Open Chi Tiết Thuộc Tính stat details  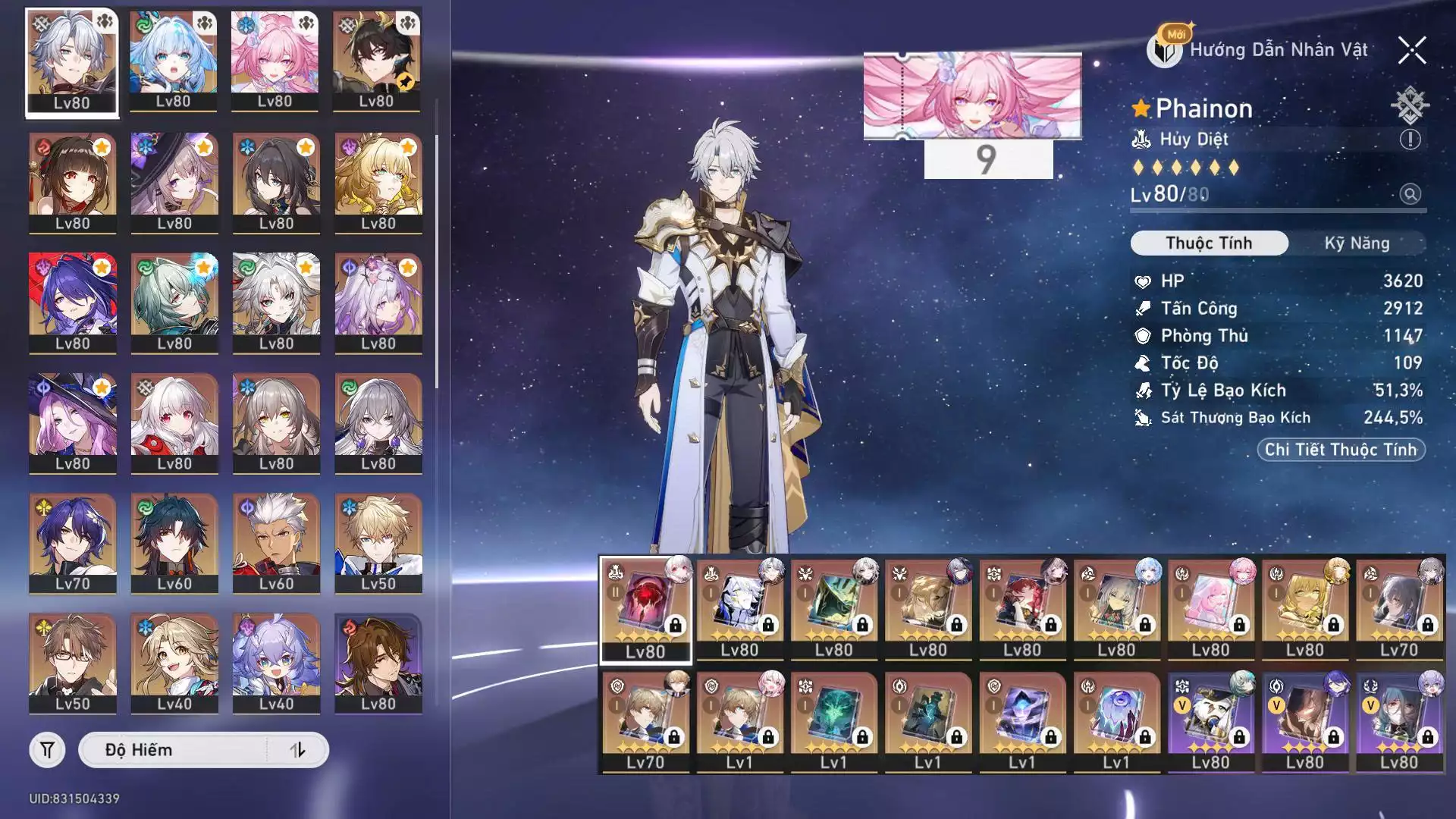click(x=1341, y=450)
